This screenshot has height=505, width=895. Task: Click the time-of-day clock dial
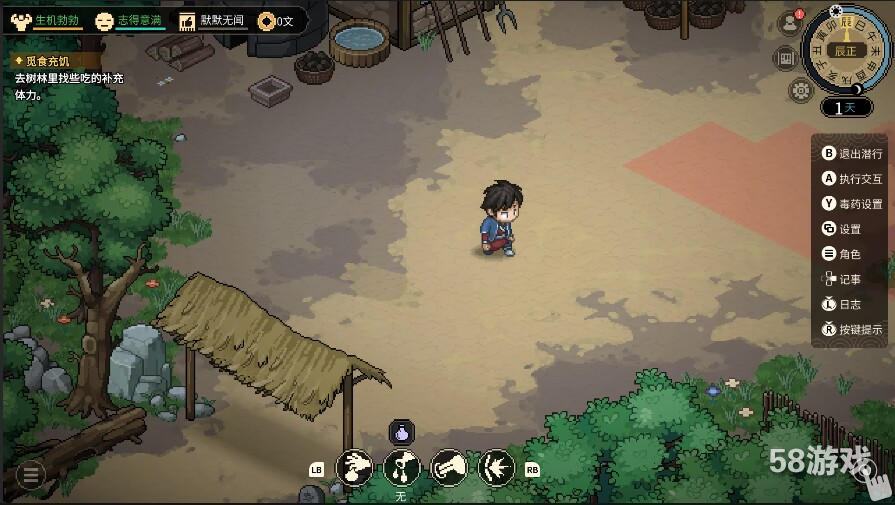coord(845,48)
